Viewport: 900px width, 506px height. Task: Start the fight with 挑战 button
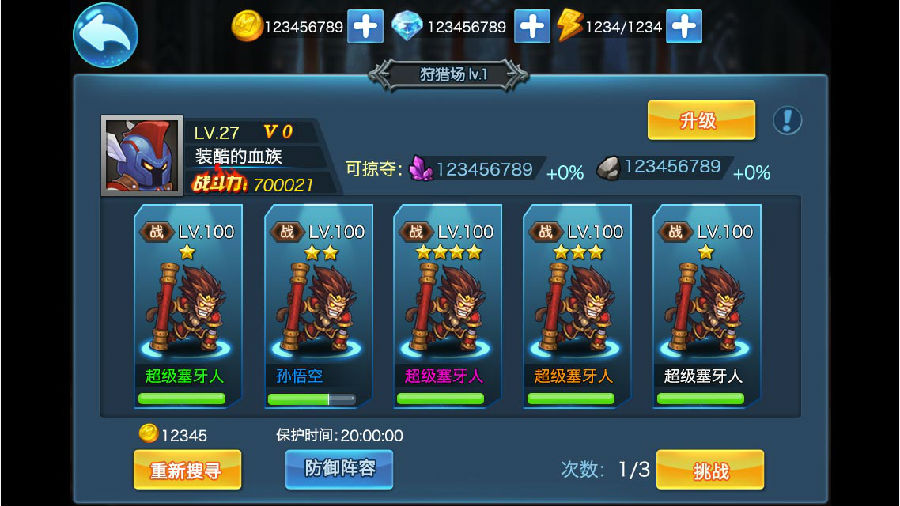(710, 470)
